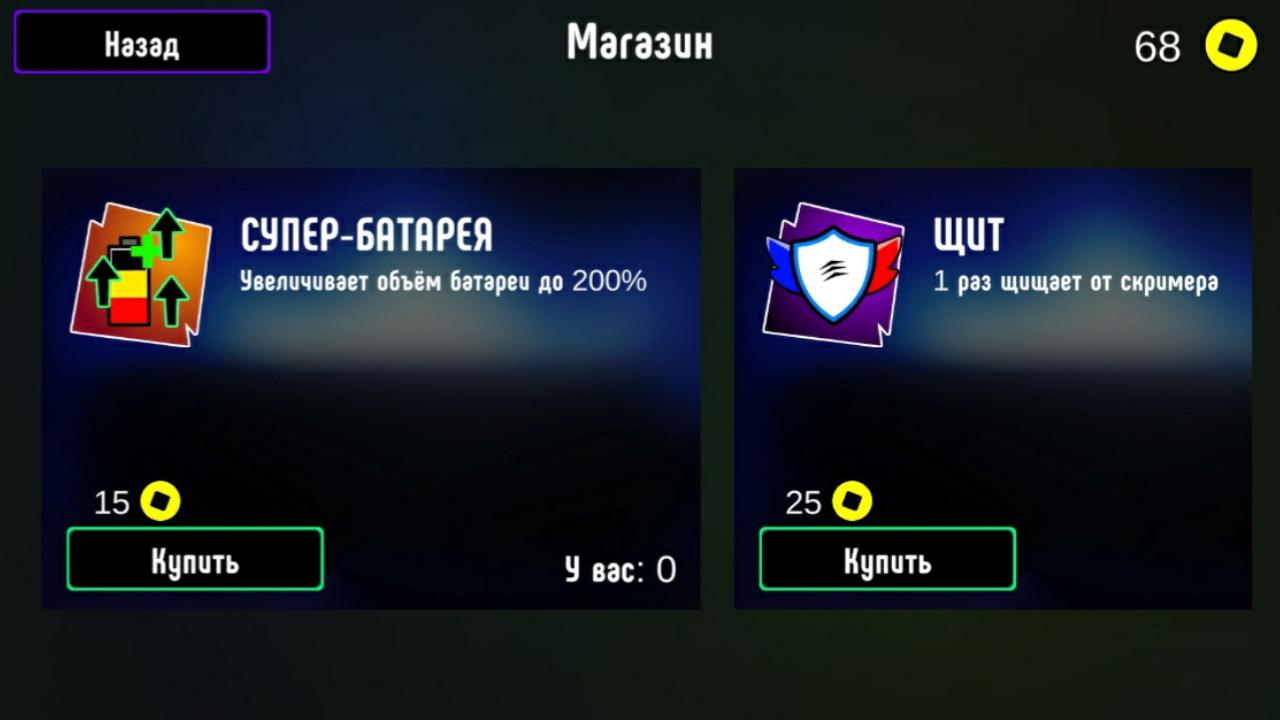Purchase the Щит using its Купить button
Screen dimensions: 1280x720
[886, 559]
